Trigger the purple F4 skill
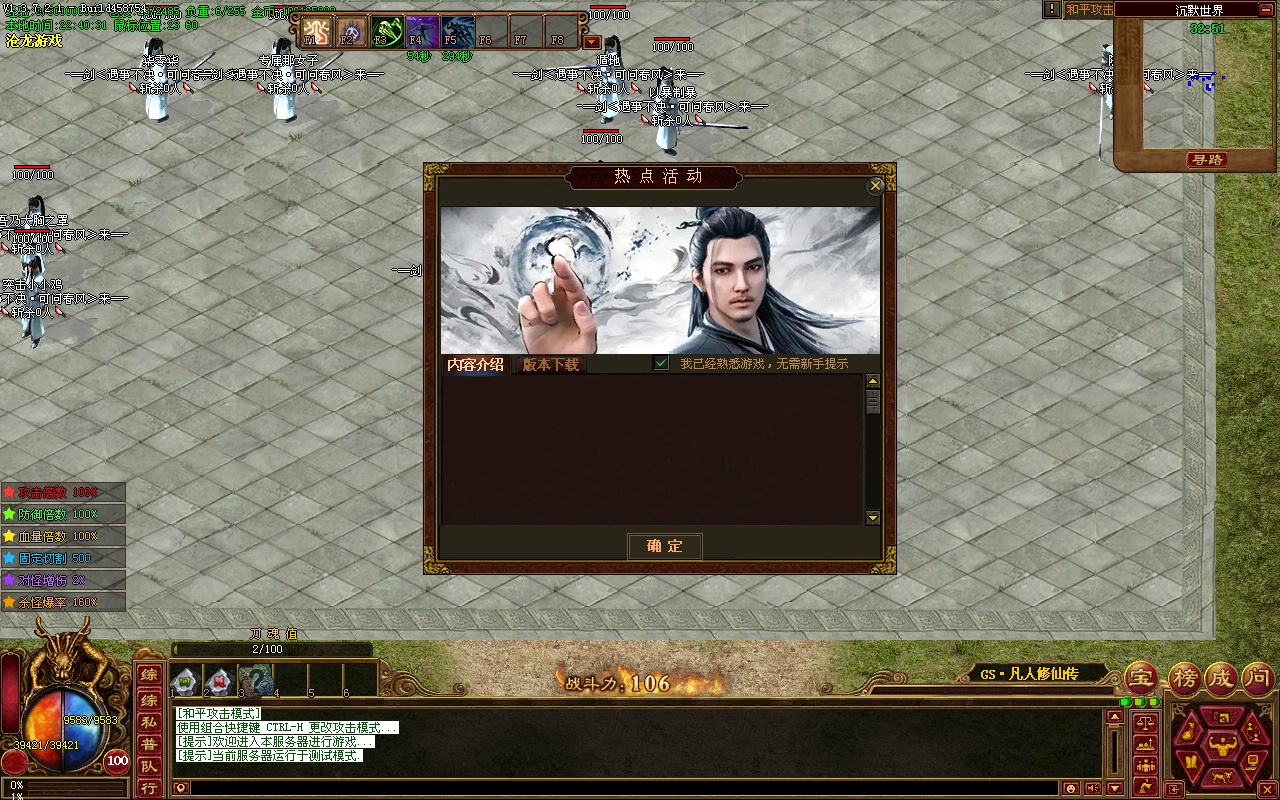The image size is (1280, 800). pyautogui.click(x=421, y=32)
